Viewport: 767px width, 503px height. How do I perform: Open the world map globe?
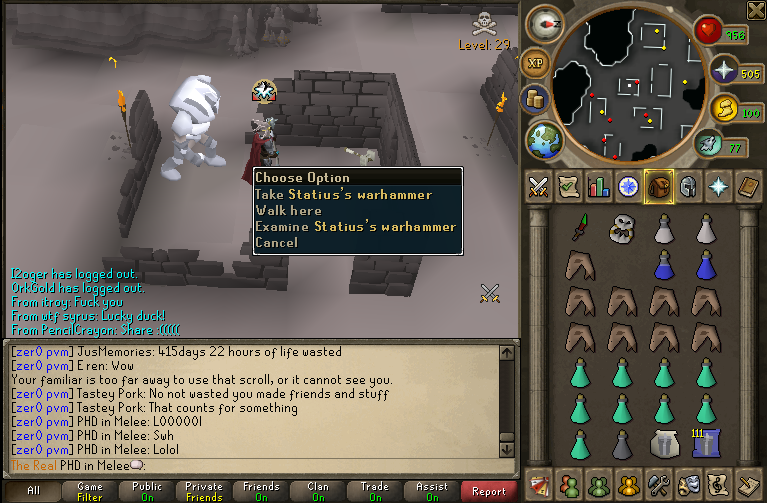pos(545,138)
